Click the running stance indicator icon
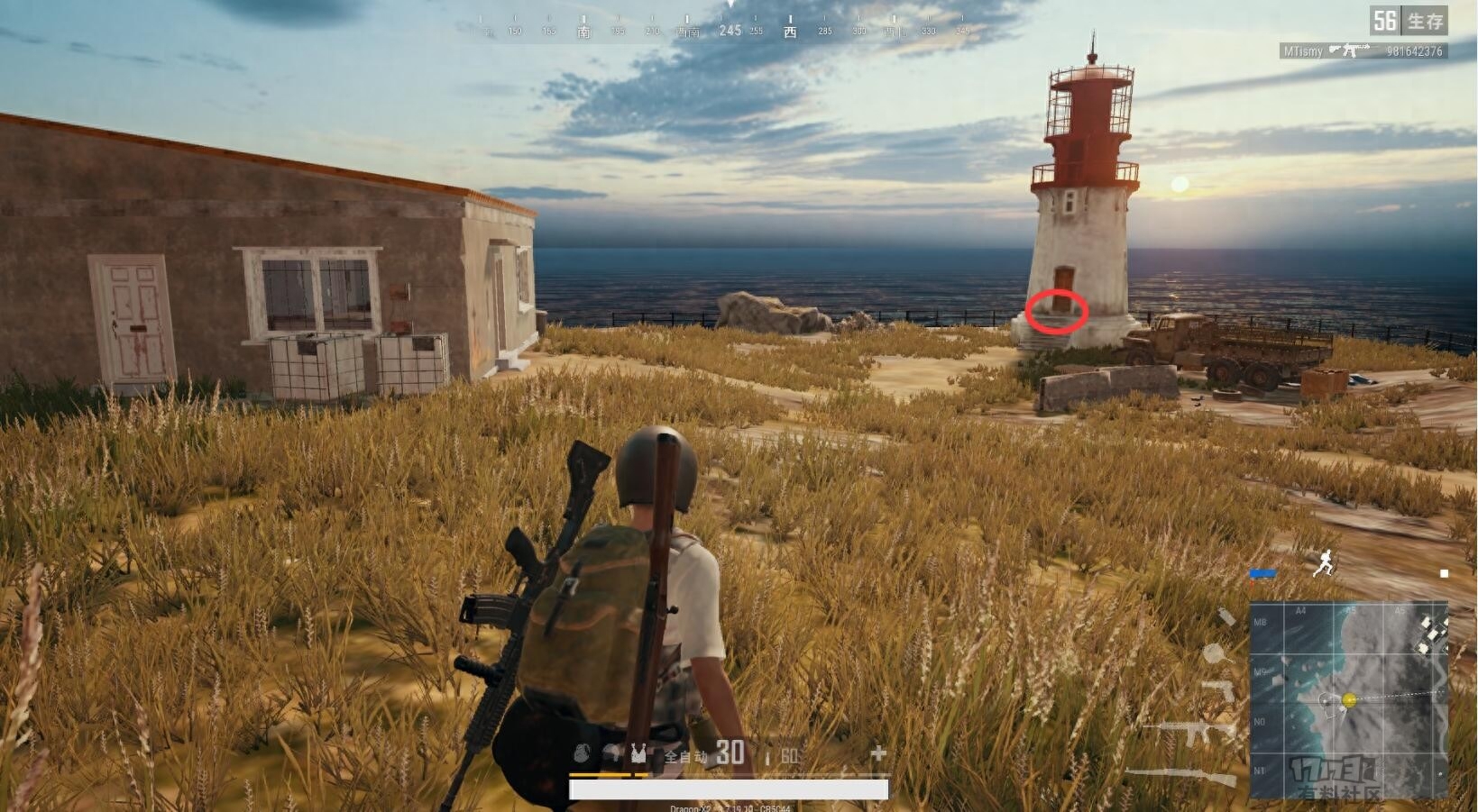 click(x=1324, y=563)
